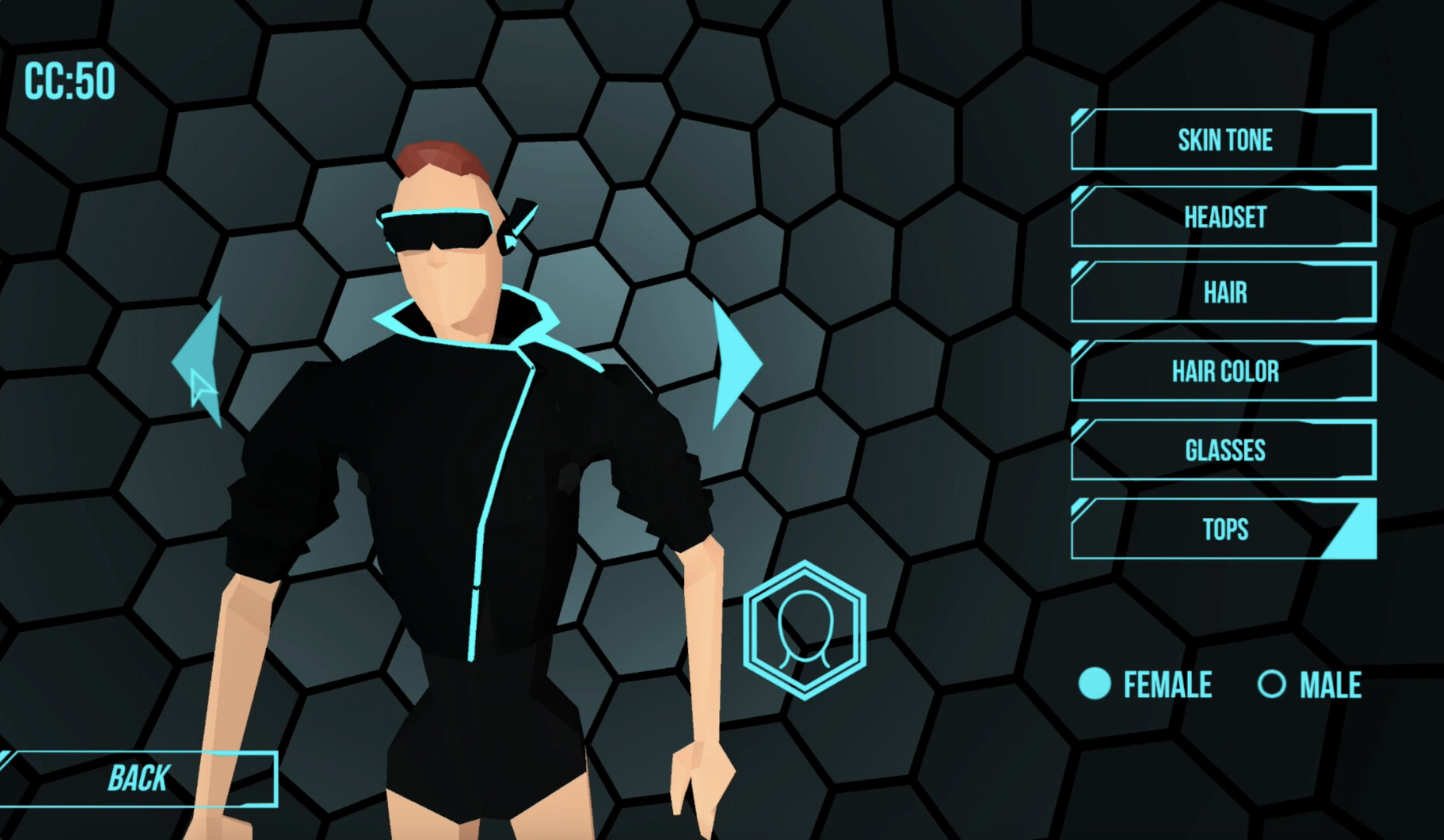Click the hexagonal face profile icon
This screenshot has height=840, width=1444.
(807, 630)
